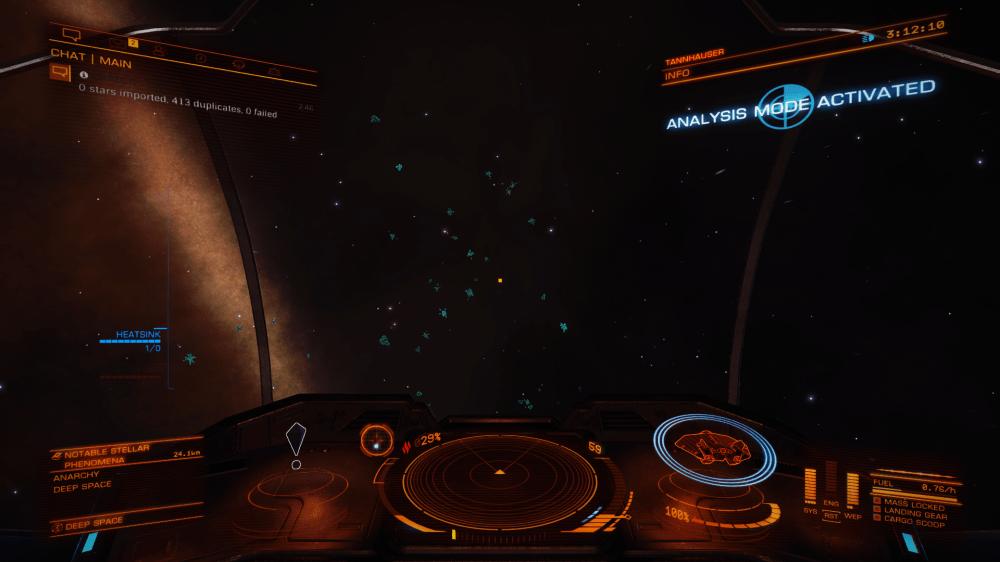The width and height of the screenshot is (1000, 562).
Task: Click the navigation compass indicator
Action: click(376, 439)
